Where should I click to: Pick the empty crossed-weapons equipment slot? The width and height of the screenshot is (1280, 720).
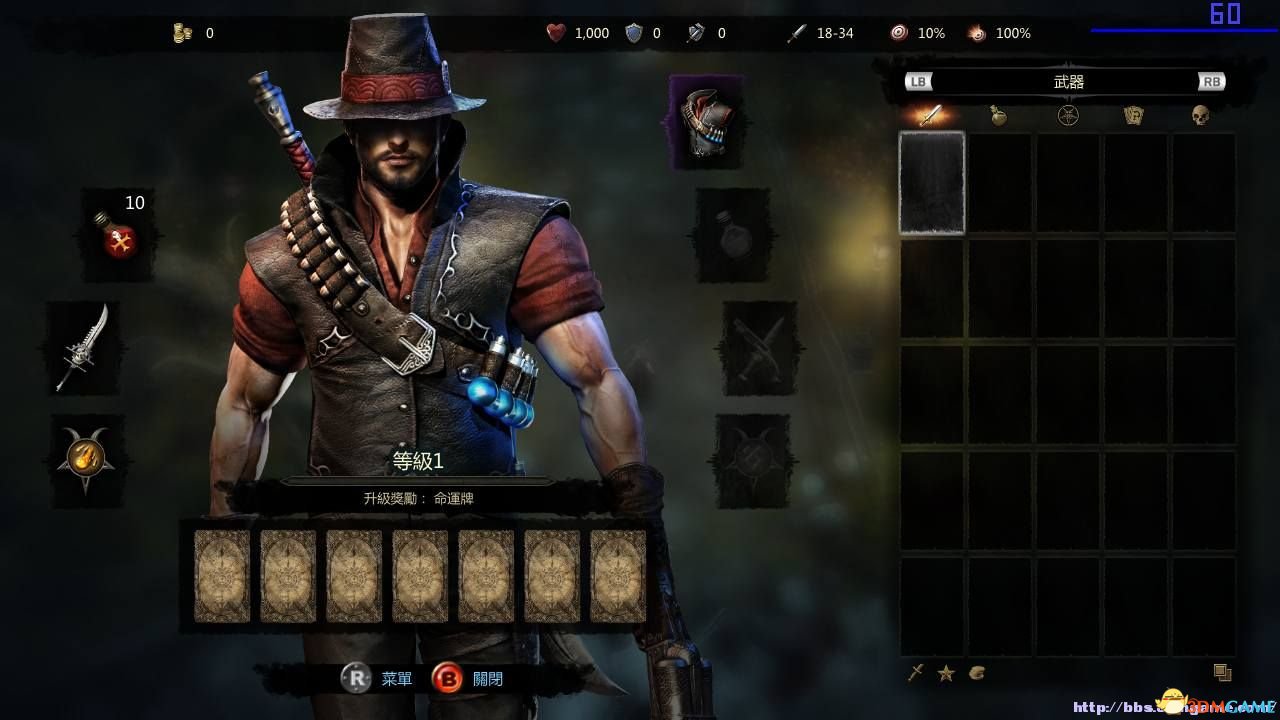759,348
